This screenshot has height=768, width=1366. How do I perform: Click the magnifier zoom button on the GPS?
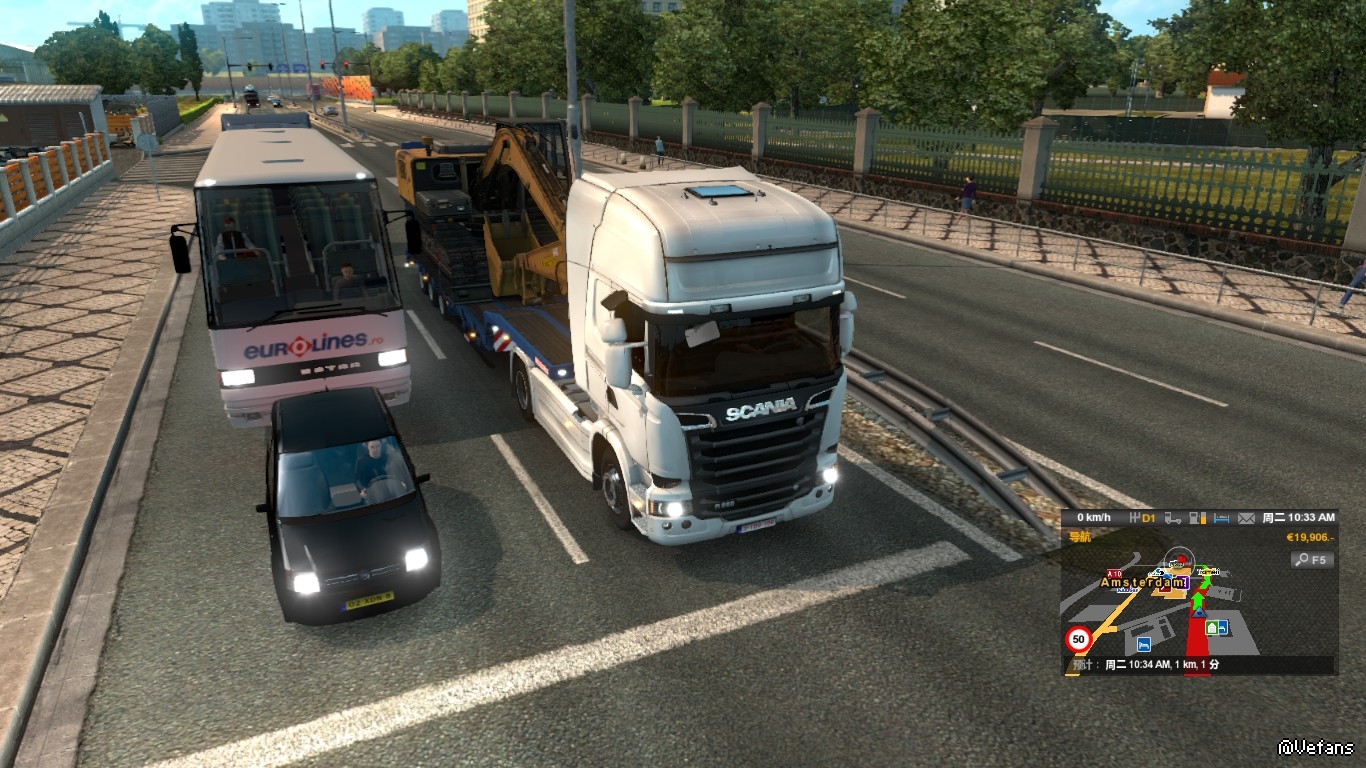(1312, 560)
